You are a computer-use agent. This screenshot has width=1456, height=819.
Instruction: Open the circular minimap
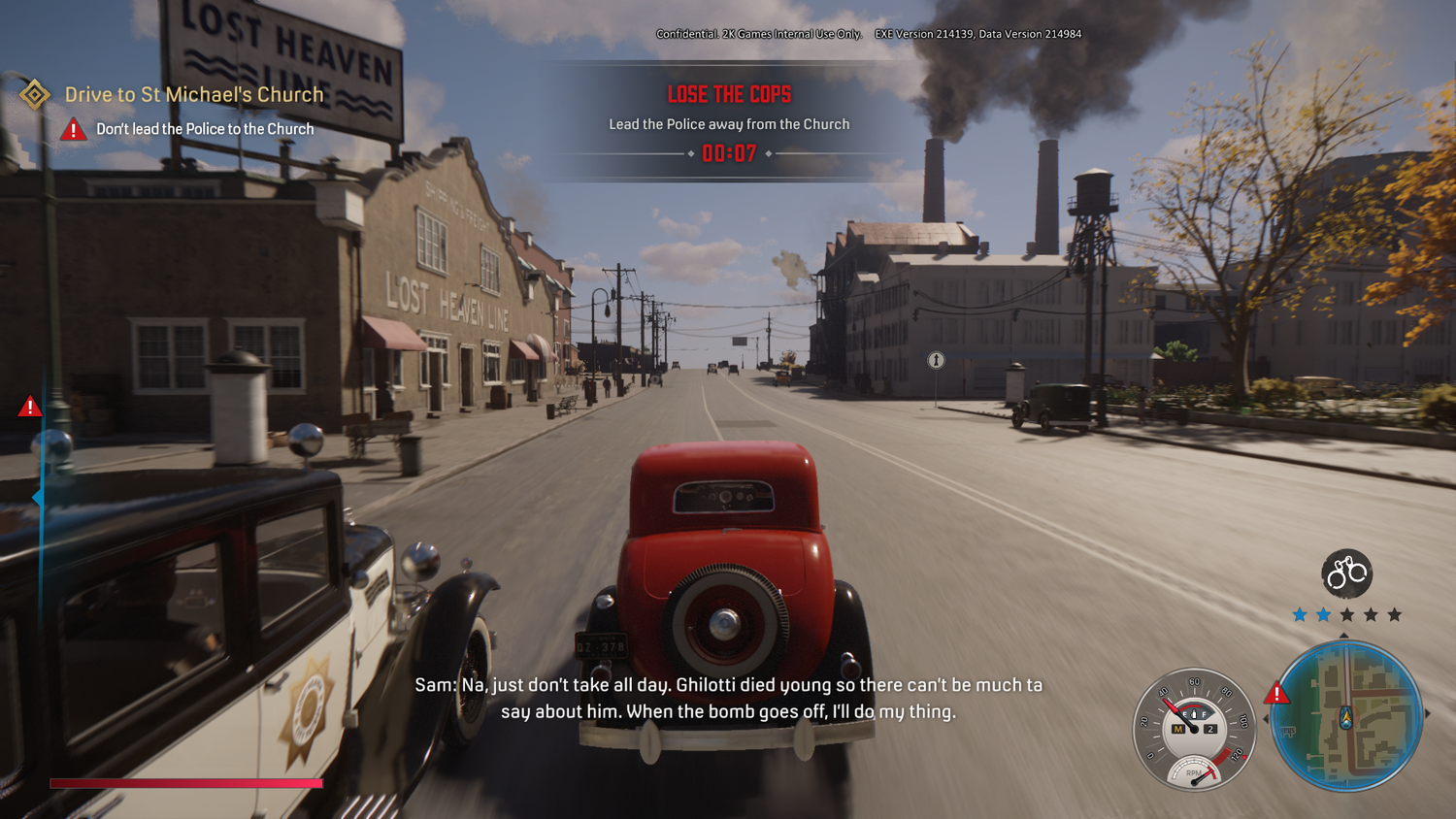pyautogui.click(x=1346, y=716)
